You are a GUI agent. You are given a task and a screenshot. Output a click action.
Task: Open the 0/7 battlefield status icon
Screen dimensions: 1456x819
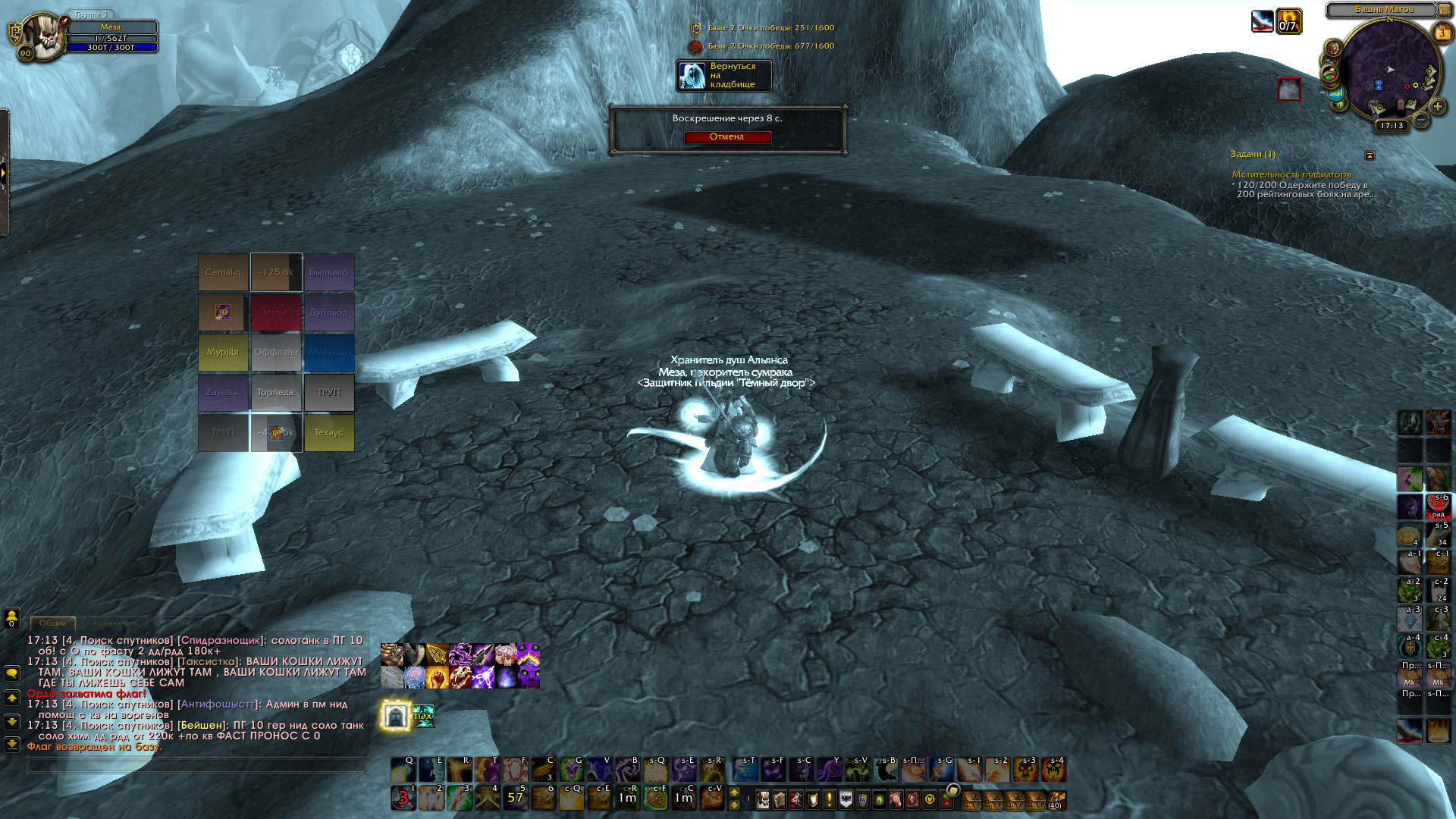[1288, 21]
